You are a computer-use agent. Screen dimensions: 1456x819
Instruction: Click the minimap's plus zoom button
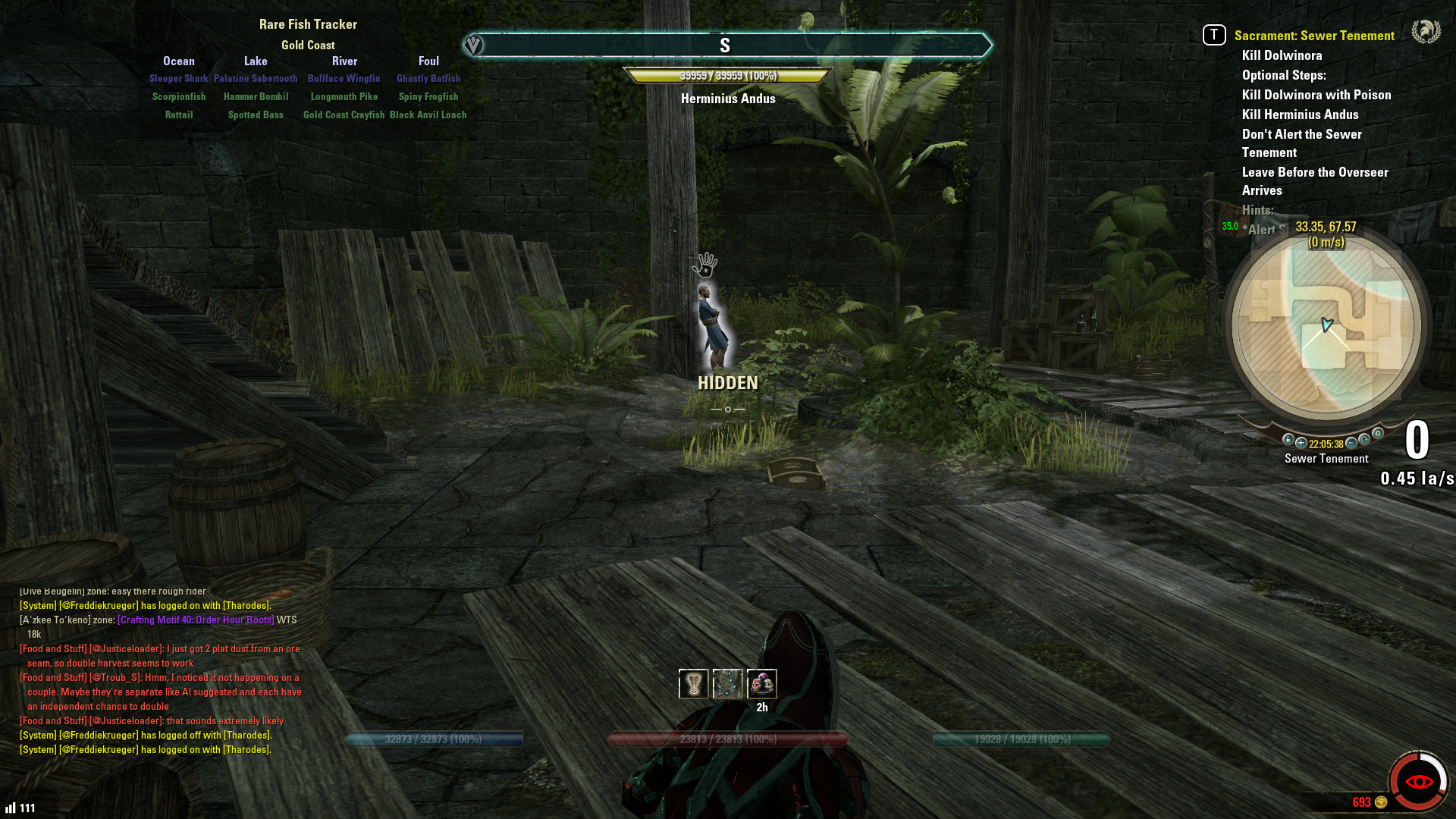pos(1301,443)
